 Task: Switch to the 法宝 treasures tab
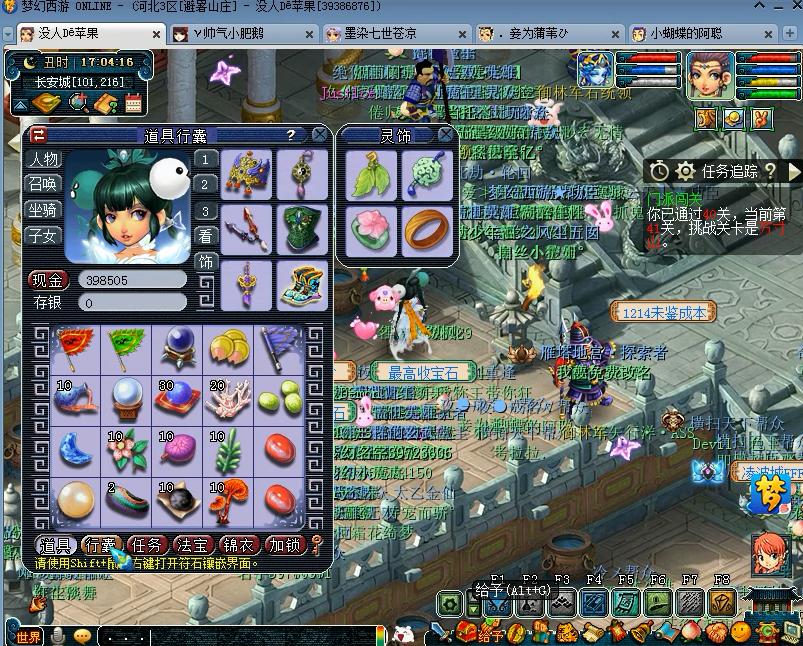[193, 545]
